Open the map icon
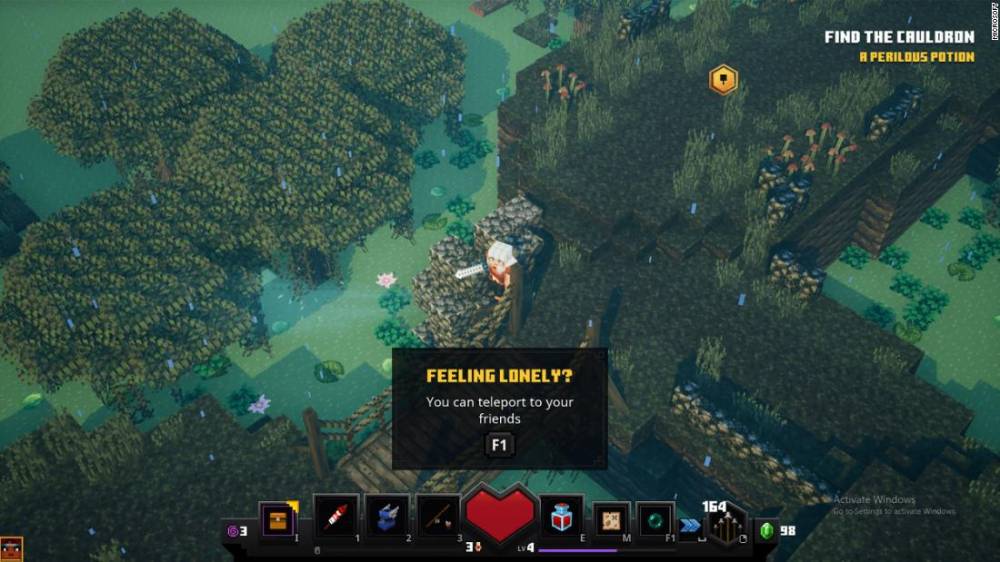 pyautogui.click(x=611, y=520)
